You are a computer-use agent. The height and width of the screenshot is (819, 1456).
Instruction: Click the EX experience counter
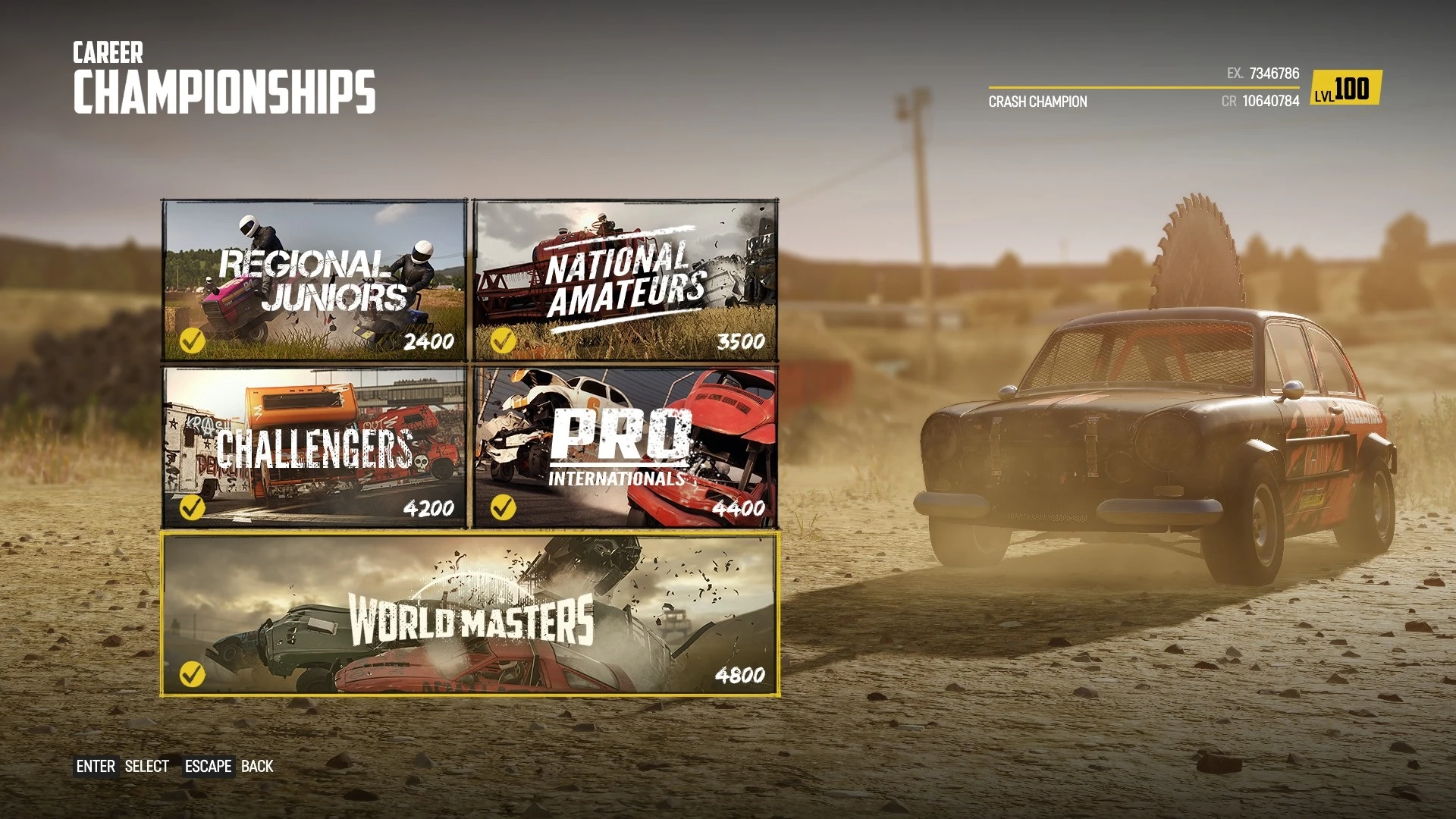point(1265,74)
